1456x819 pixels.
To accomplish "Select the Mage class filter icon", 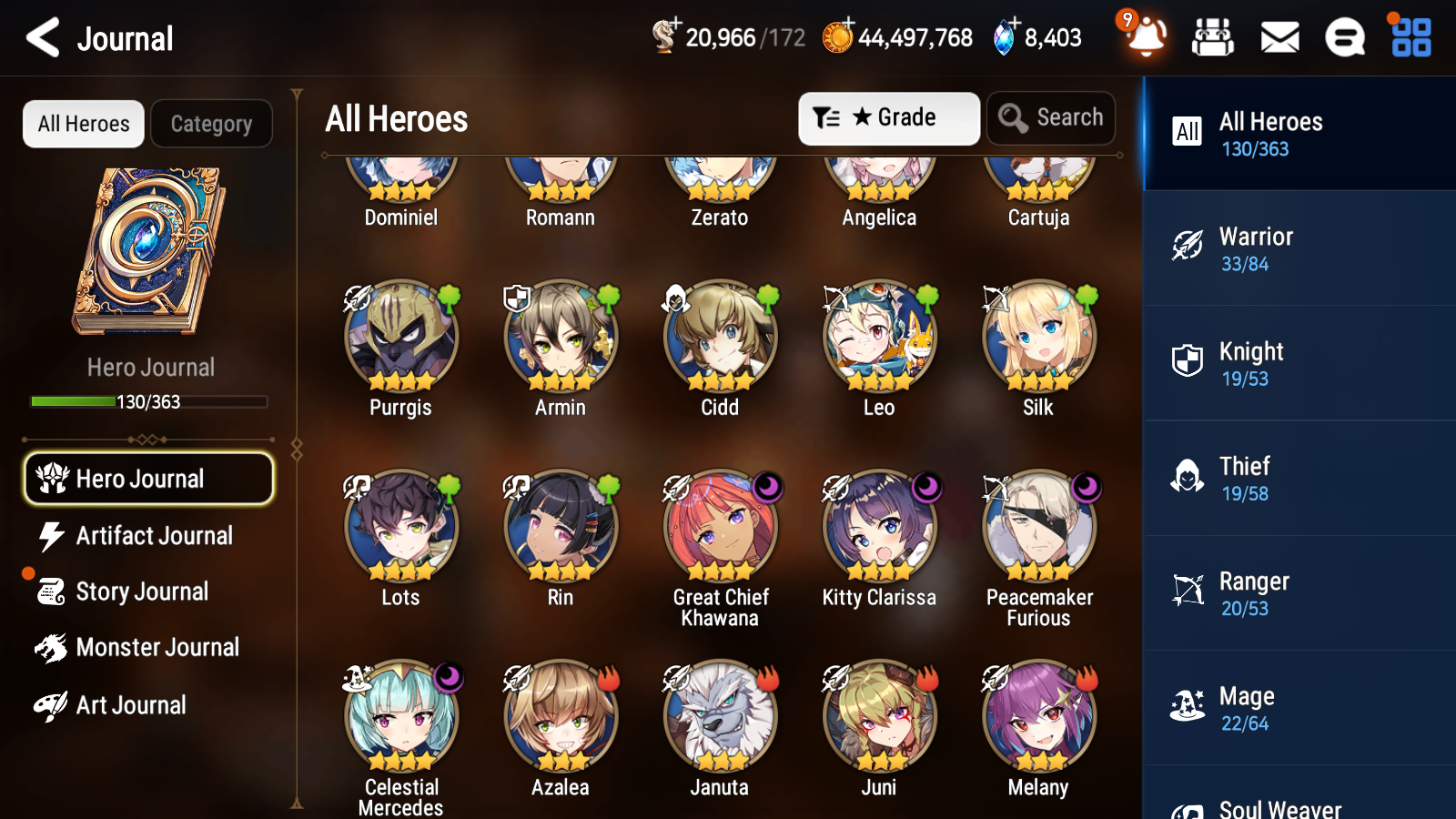I will (1187, 705).
